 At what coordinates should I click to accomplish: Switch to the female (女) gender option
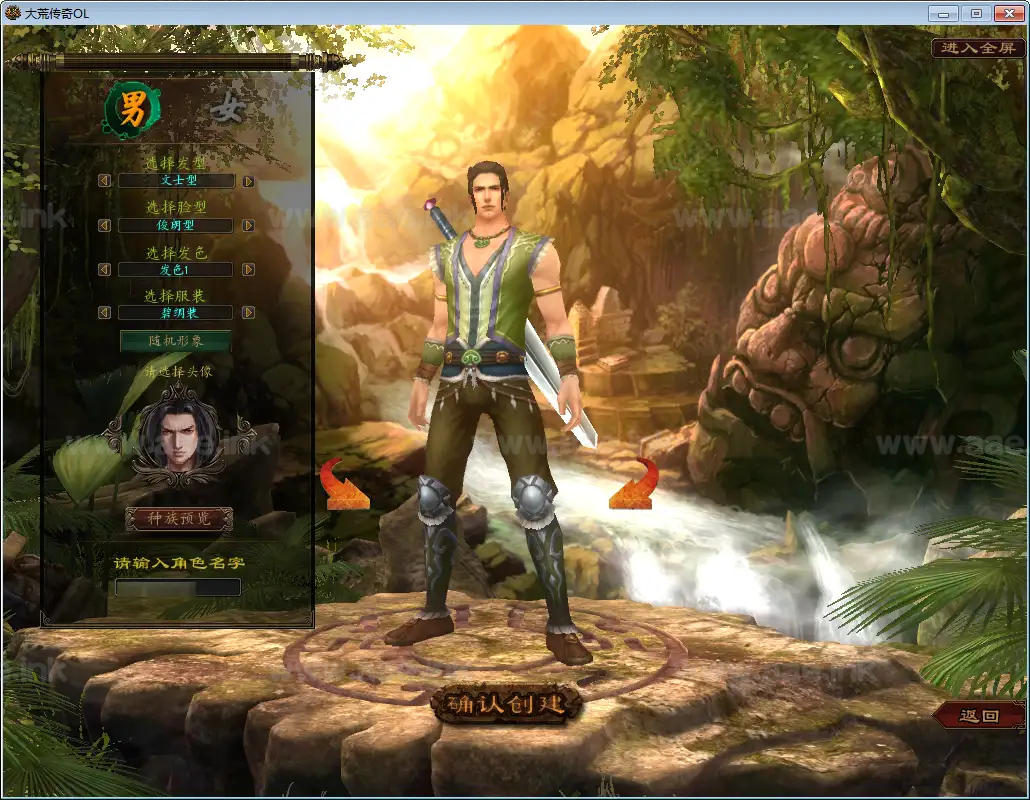pos(228,111)
